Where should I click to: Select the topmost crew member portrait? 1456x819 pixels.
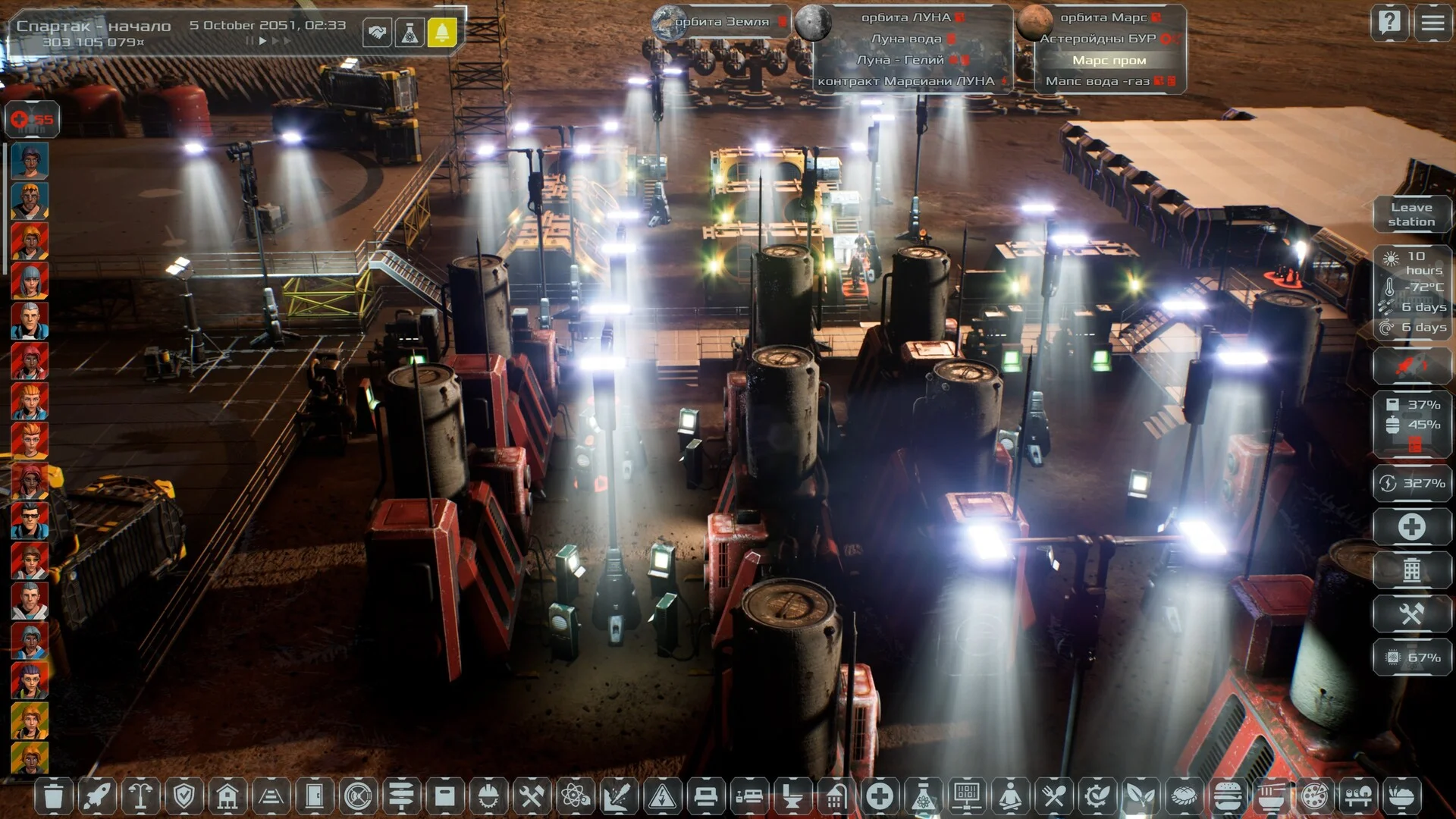[30, 161]
